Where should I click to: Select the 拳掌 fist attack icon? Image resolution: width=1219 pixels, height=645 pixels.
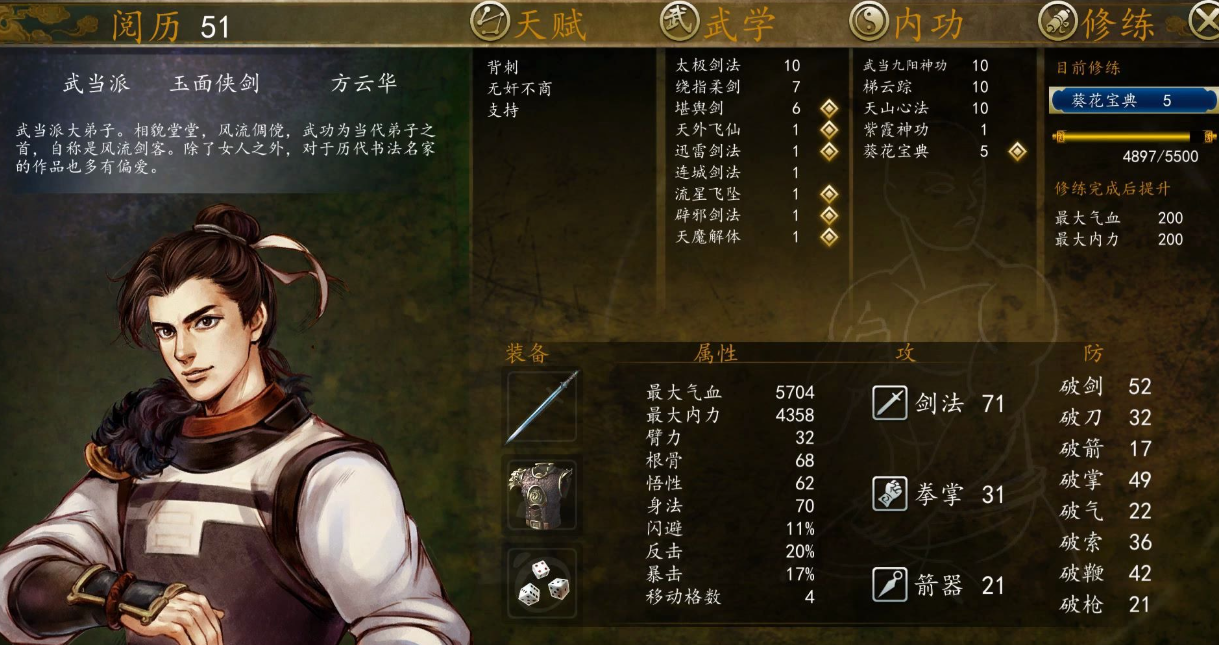point(889,494)
